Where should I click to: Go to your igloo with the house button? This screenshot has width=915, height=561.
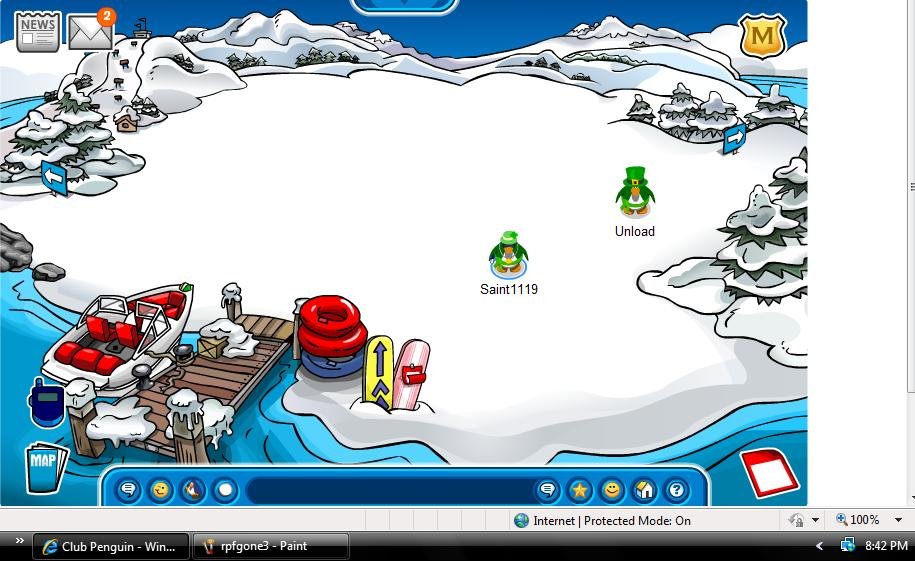645,490
